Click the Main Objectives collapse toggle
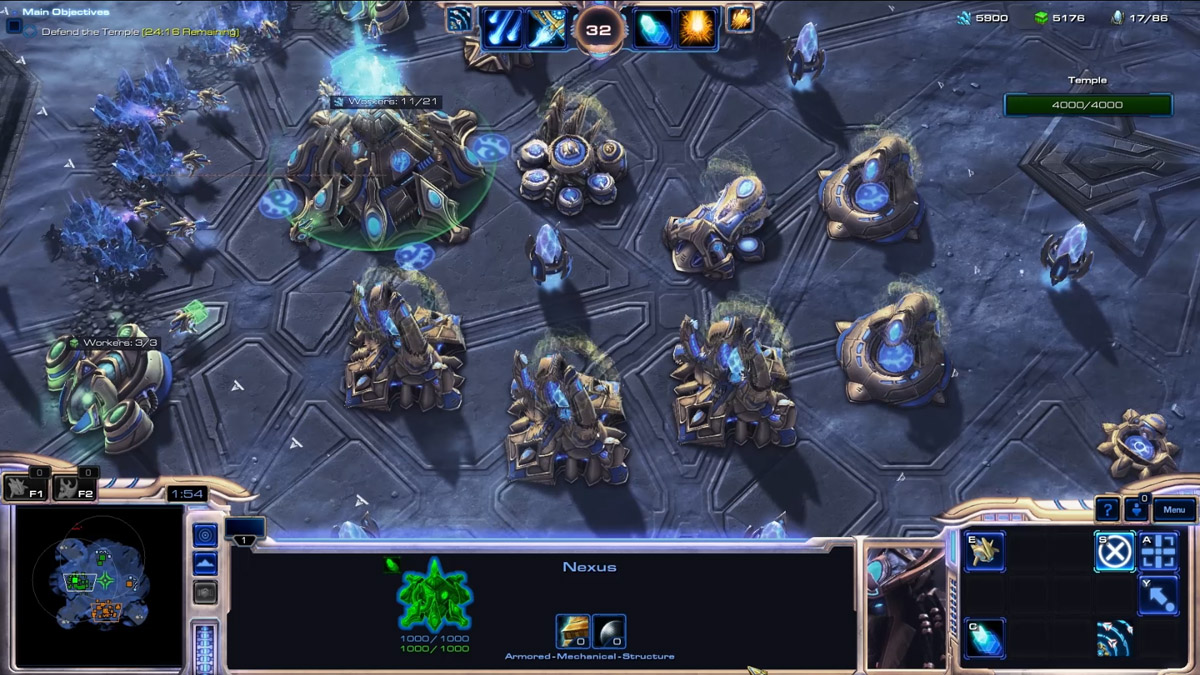This screenshot has width=1200, height=675. point(14,25)
